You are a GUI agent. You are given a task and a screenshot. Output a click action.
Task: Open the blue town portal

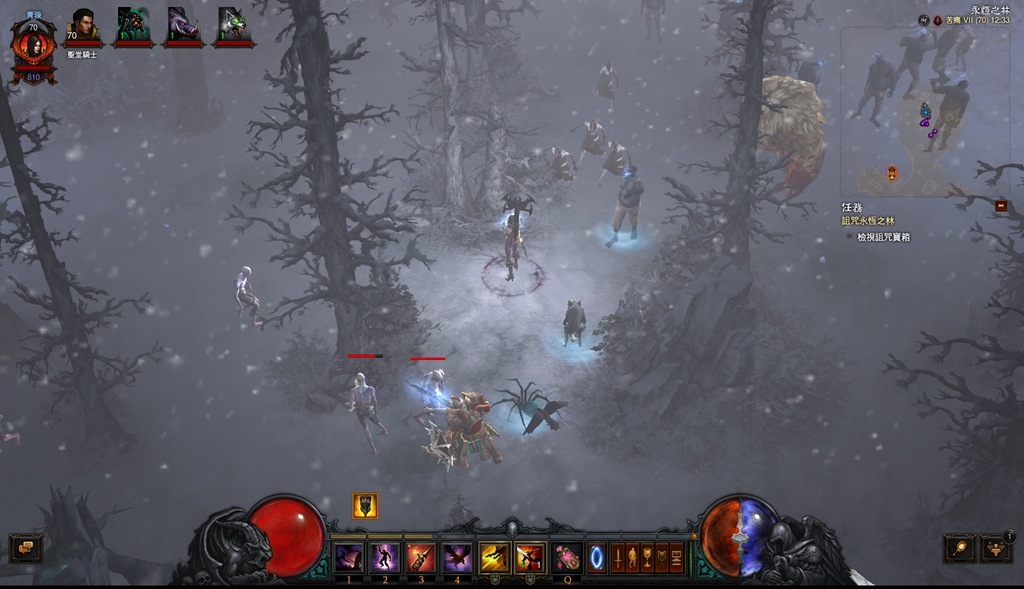(x=596, y=556)
